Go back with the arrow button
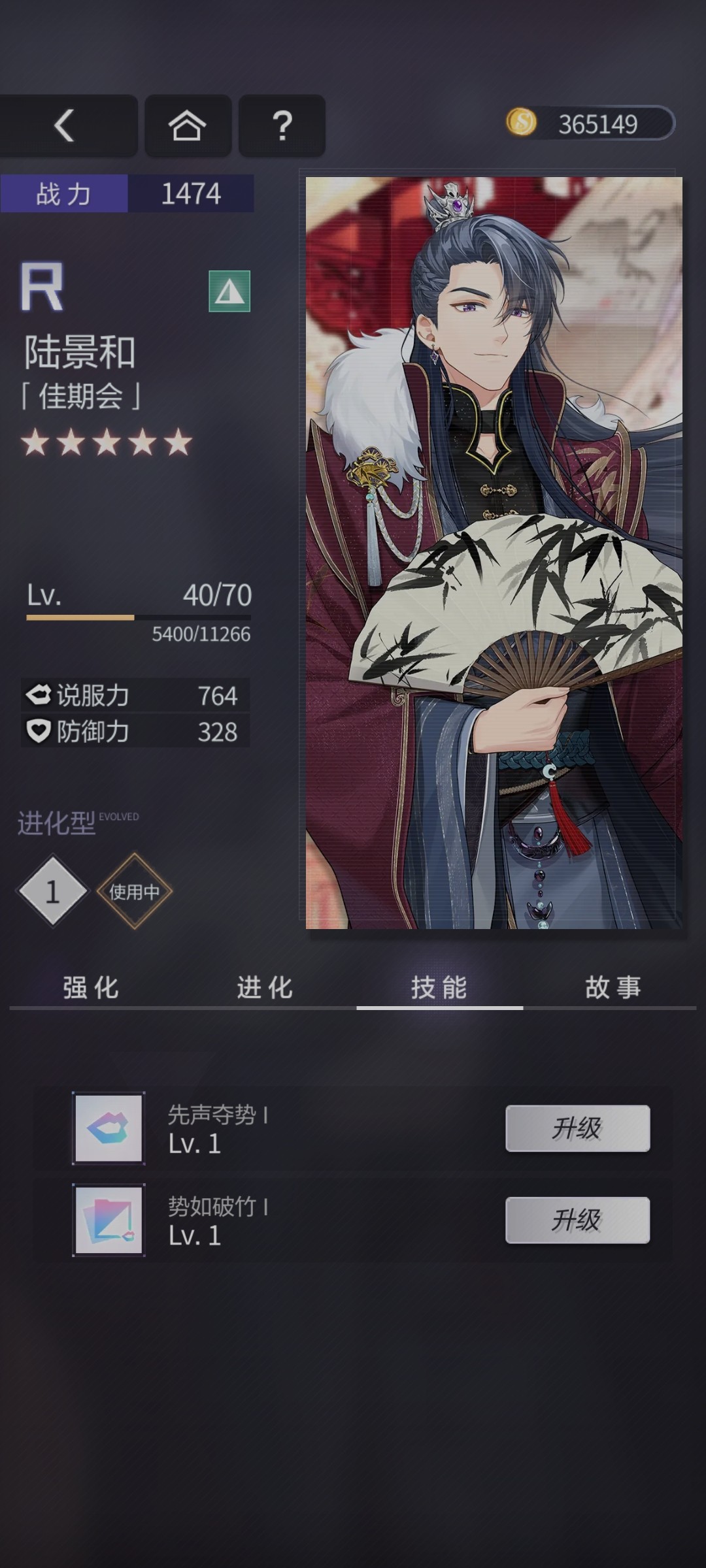Viewport: 706px width, 1568px height. (x=65, y=125)
